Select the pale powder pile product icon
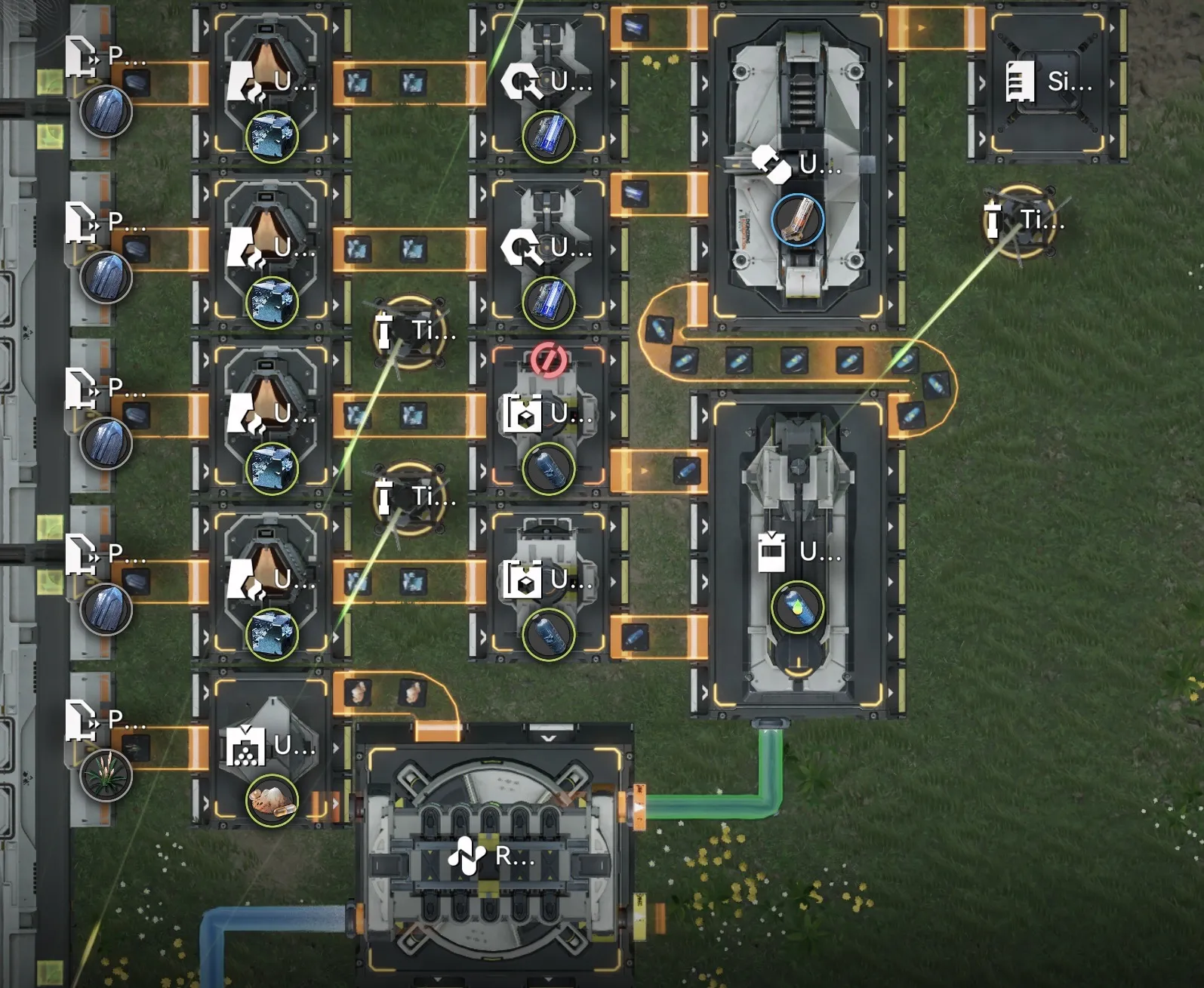The image size is (1204, 988). click(272, 800)
